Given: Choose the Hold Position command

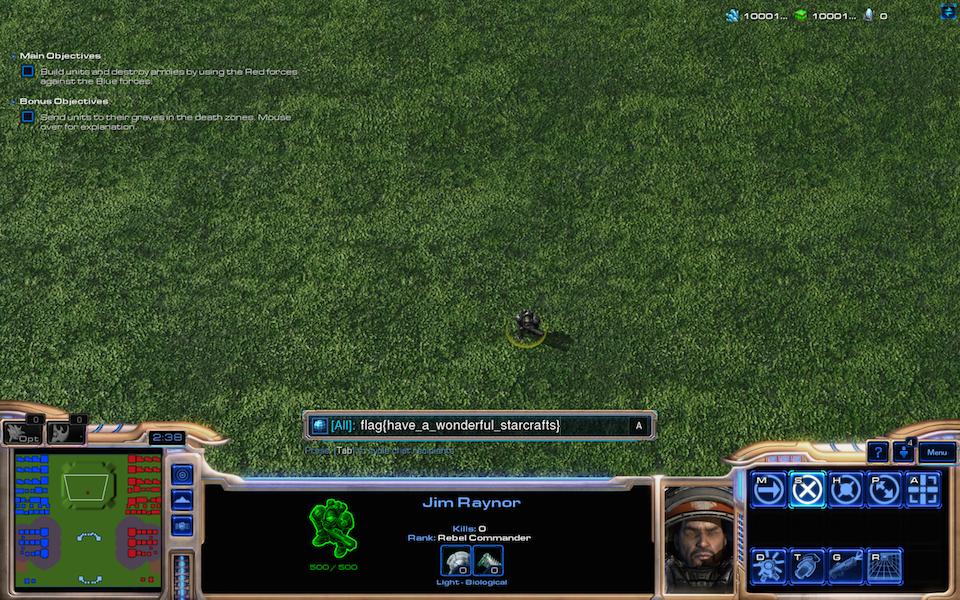Looking at the screenshot, I should click(846, 490).
